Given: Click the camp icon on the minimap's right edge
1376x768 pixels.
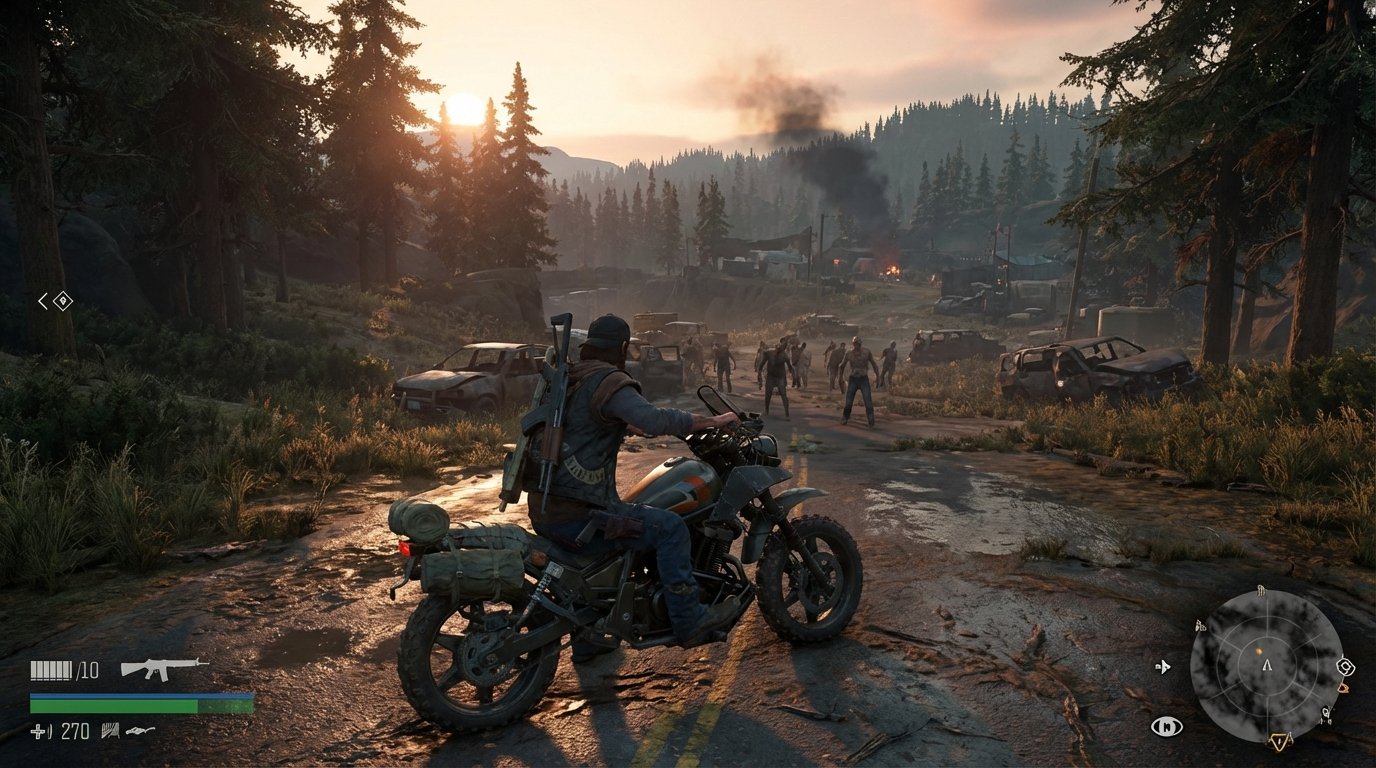Looking at the screenshot, I should point(1345,667).
